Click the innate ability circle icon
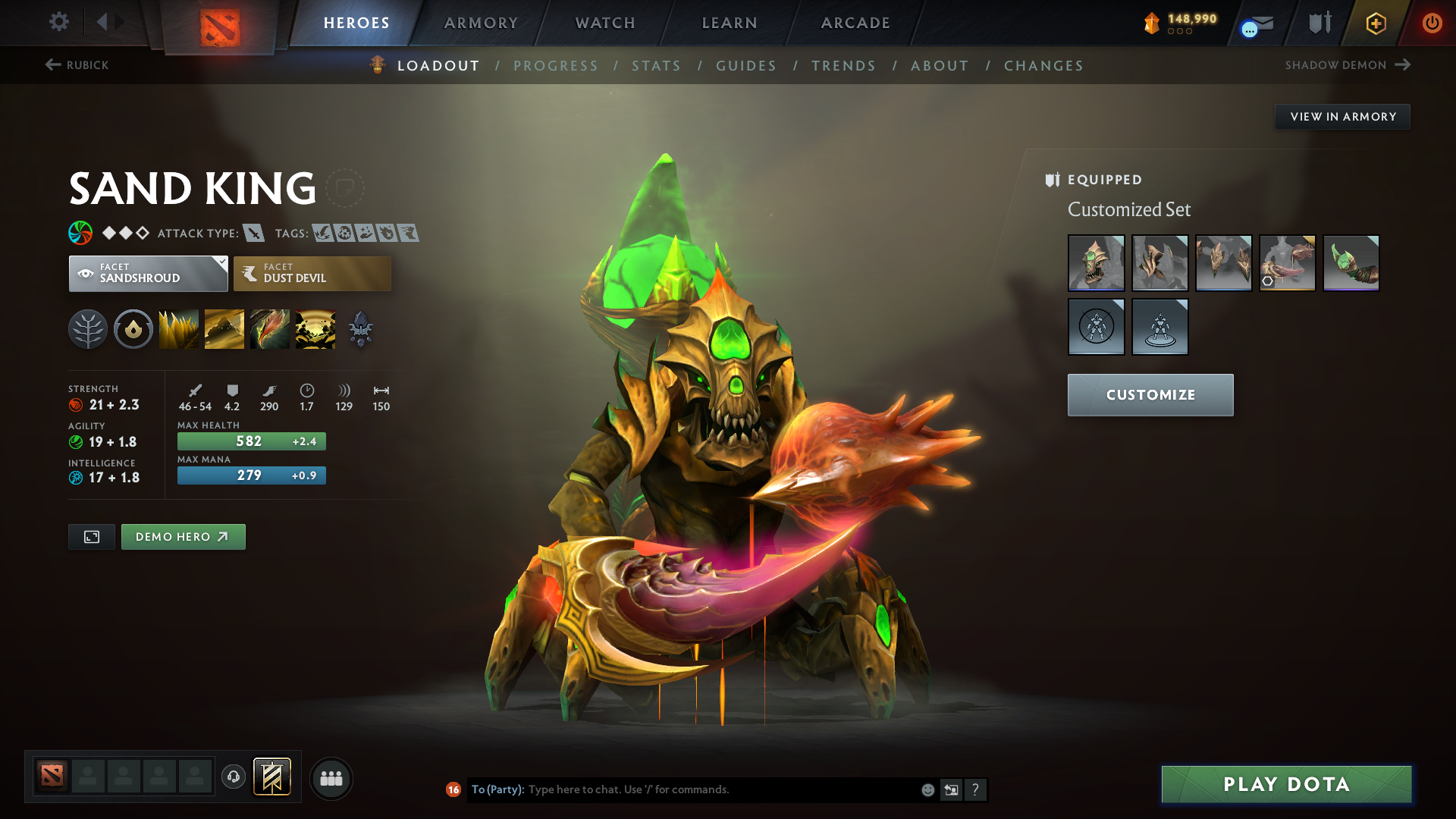Viewport: 1456px width, 819px height. pos(133,328)
